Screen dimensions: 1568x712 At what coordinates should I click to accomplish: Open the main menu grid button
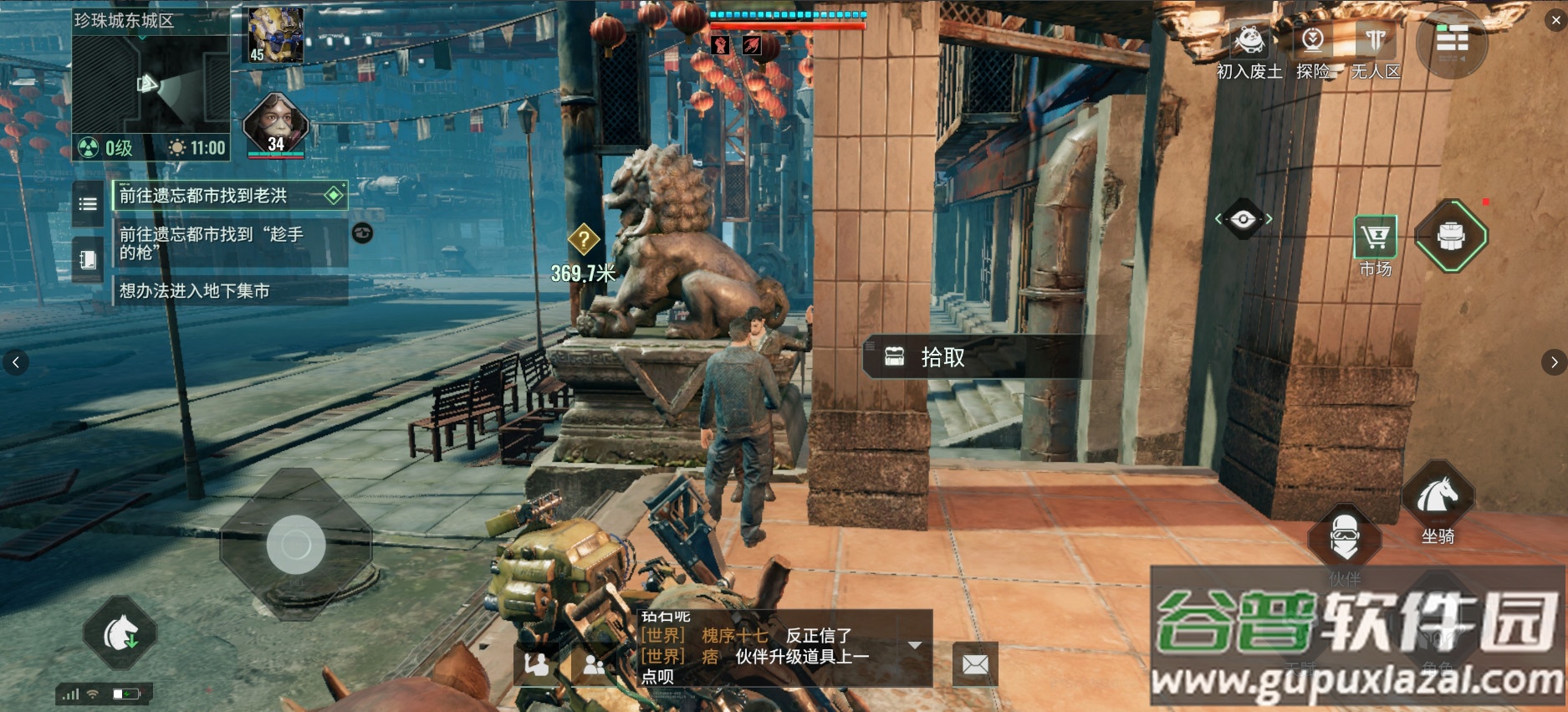1452,40
